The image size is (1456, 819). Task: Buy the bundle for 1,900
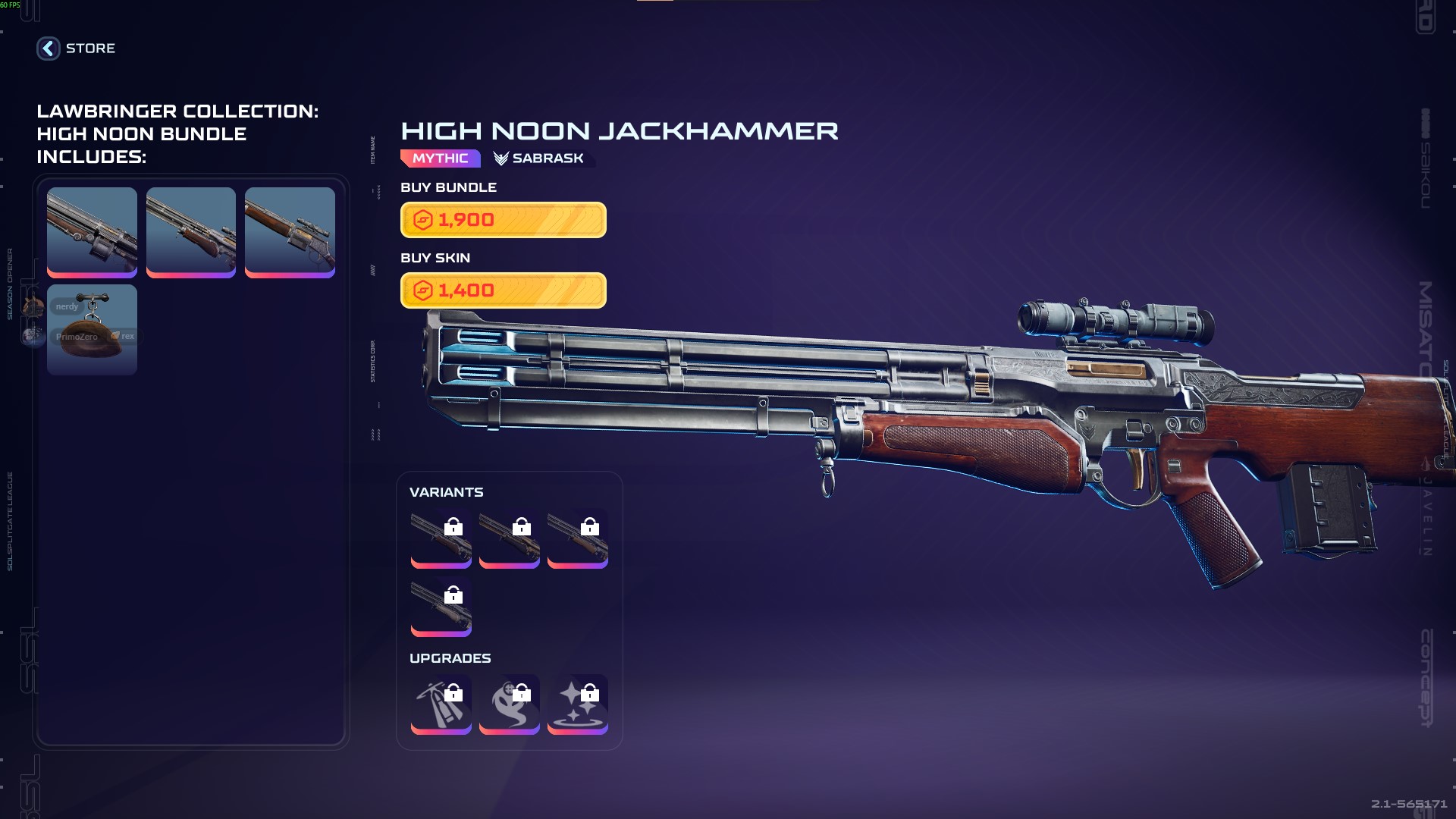point(503,220)
